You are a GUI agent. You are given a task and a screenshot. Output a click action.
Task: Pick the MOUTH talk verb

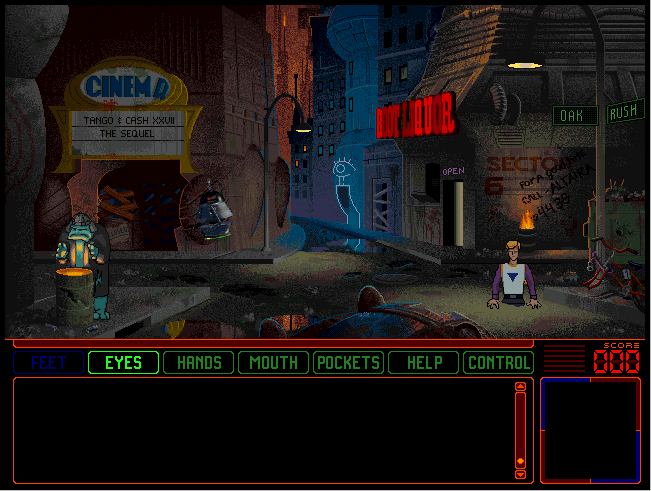[x=273, y=362]
